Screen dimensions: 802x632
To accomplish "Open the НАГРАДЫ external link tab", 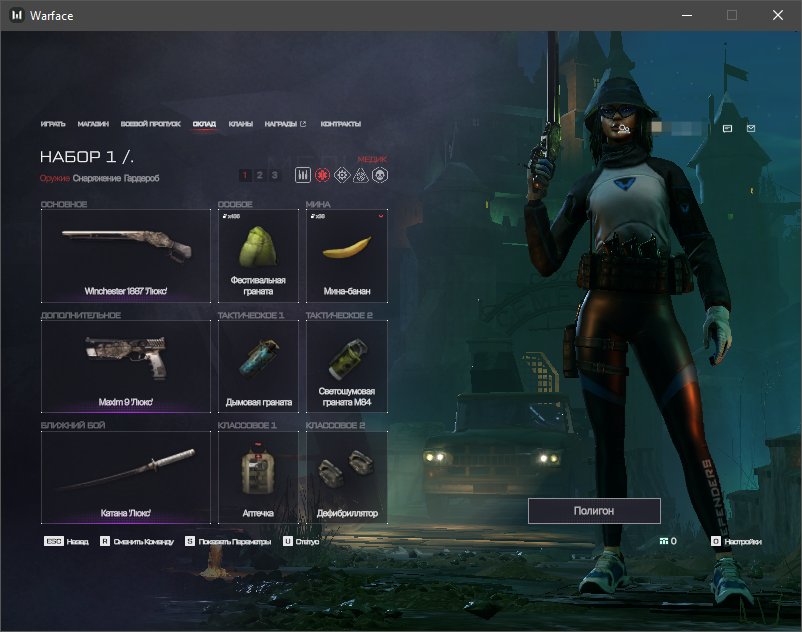I will pyautogui.click(x=285, y=124).
